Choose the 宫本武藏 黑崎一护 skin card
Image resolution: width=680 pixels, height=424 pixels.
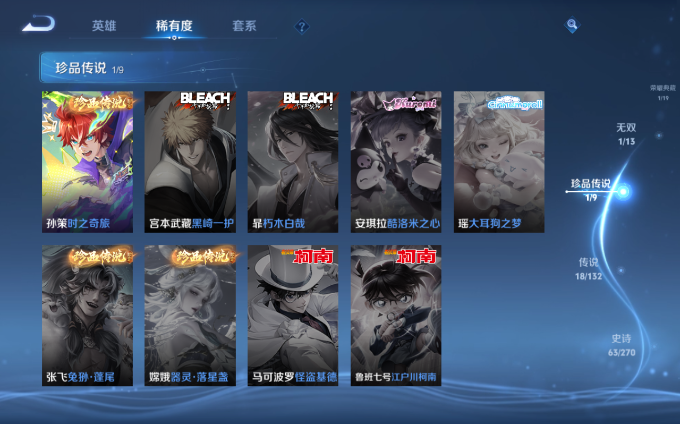(190, 161)
